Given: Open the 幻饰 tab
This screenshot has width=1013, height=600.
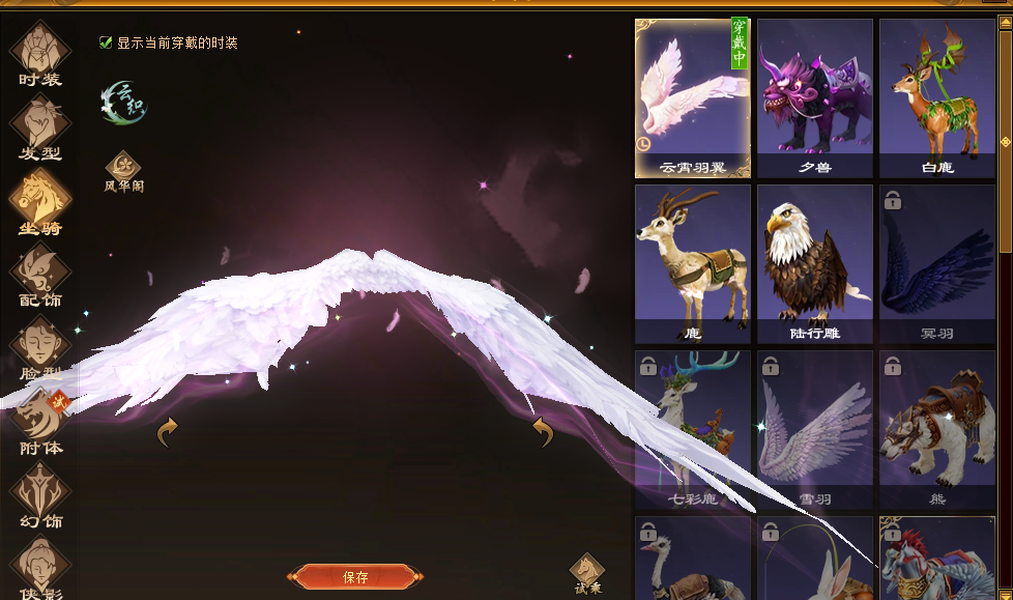Looking at the screenshot, I should 40,494.
